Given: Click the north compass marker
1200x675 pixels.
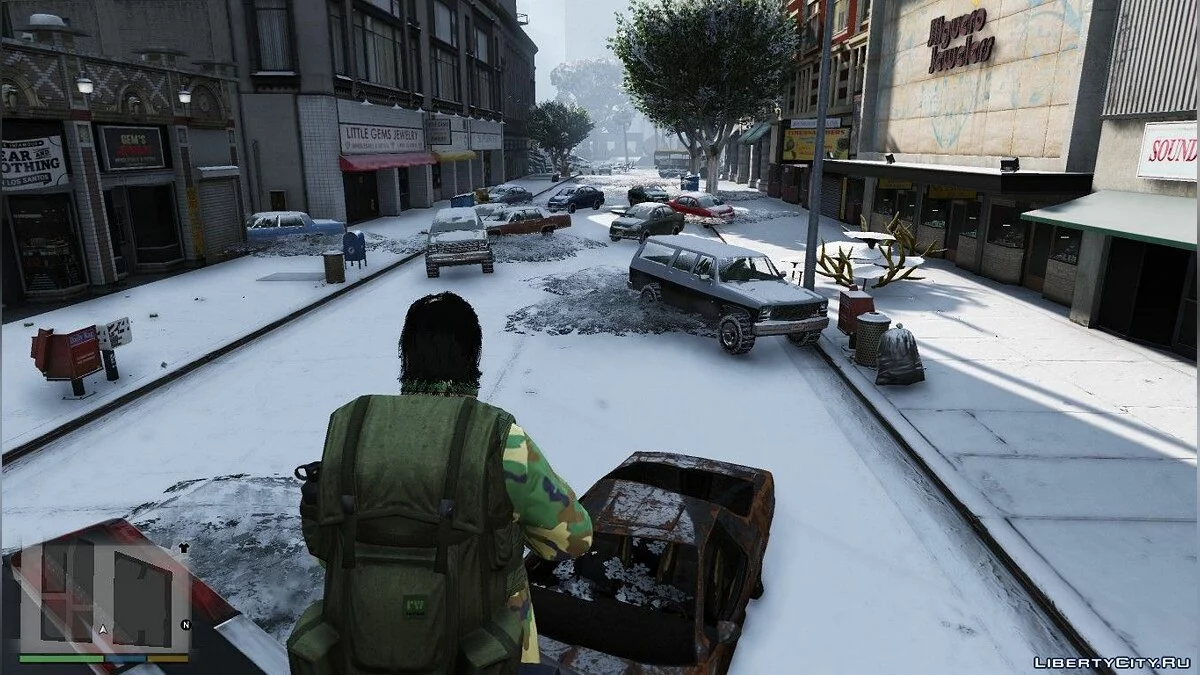Looking at the screenshot, I should click(185, 626).
